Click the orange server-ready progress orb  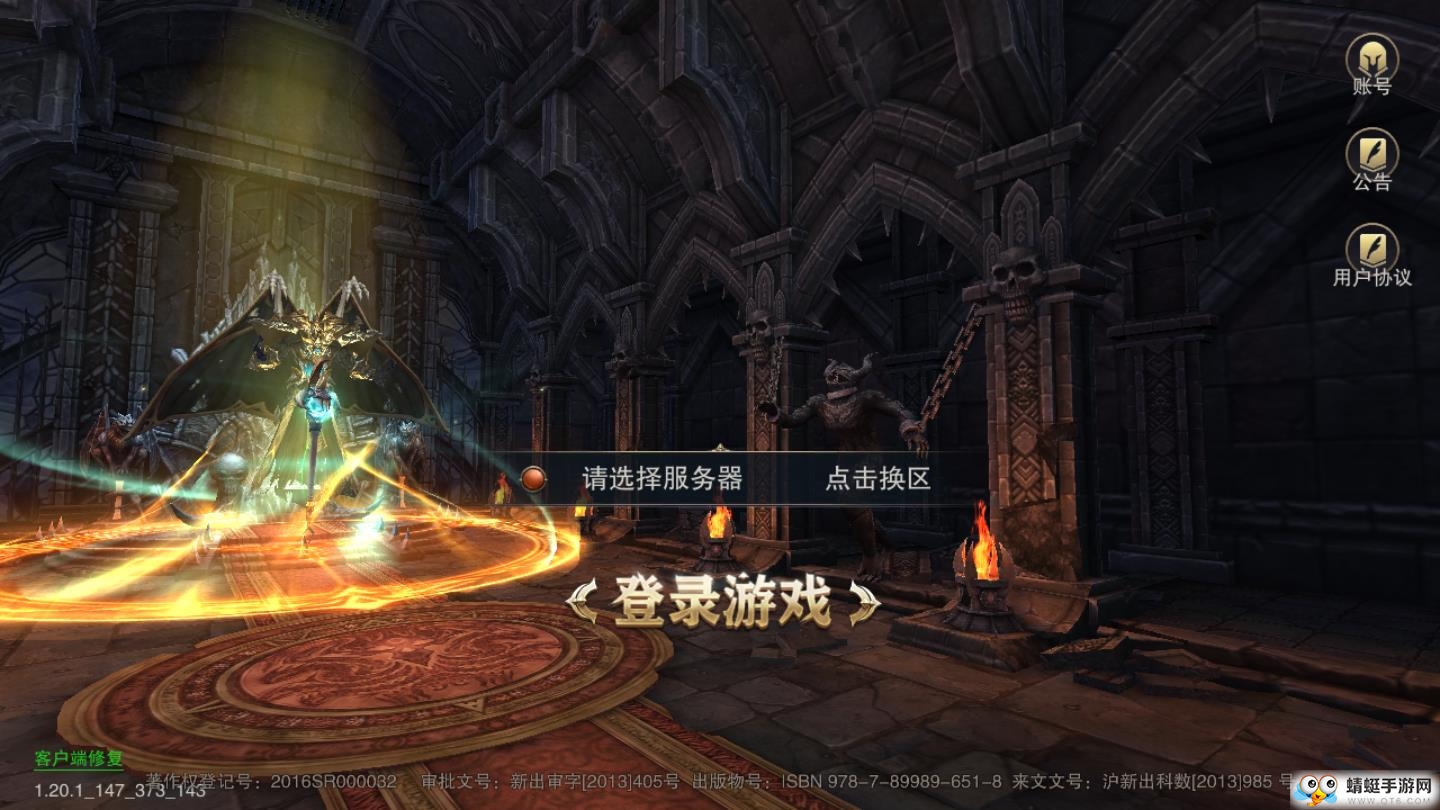pos(533,477)
